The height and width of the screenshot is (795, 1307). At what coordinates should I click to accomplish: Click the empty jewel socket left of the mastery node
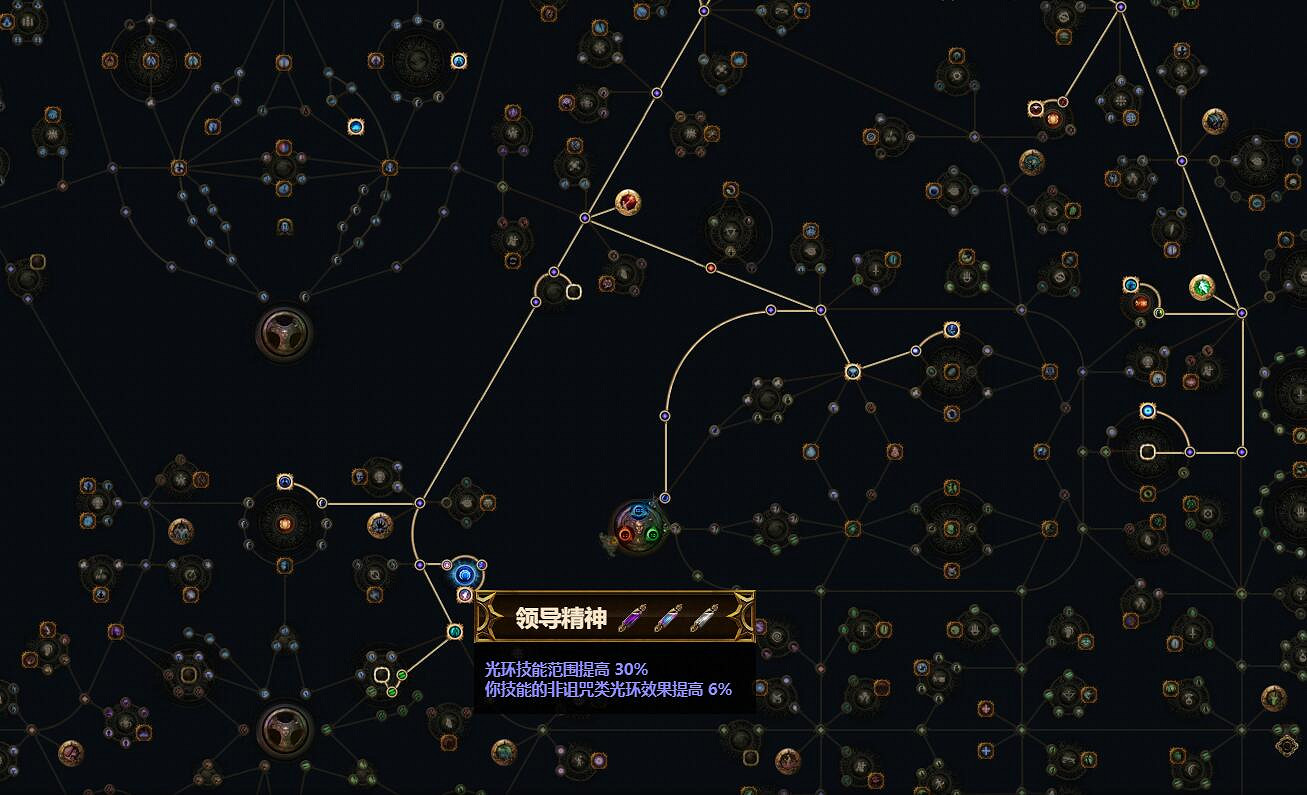click(x=573, y=293)
